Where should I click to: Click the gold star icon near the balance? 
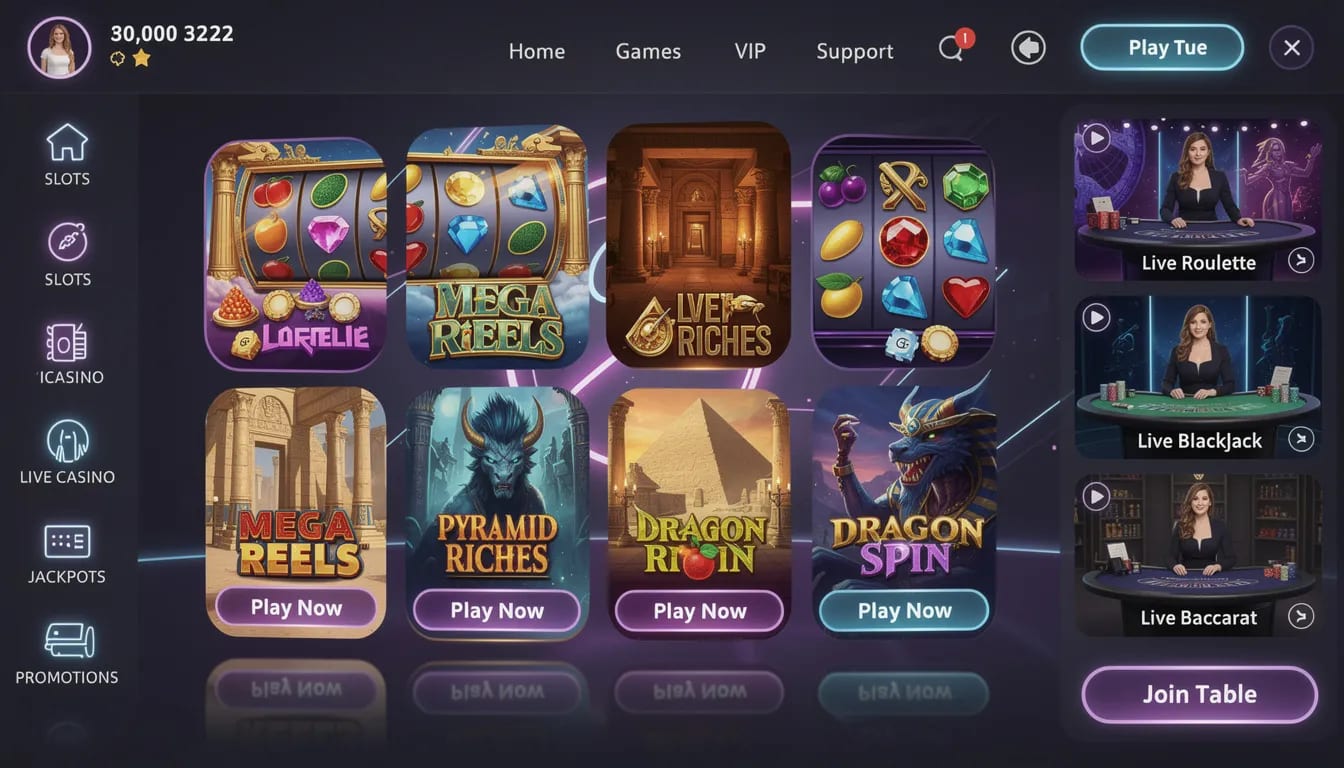pyautogui.click(x=139, y=58)
